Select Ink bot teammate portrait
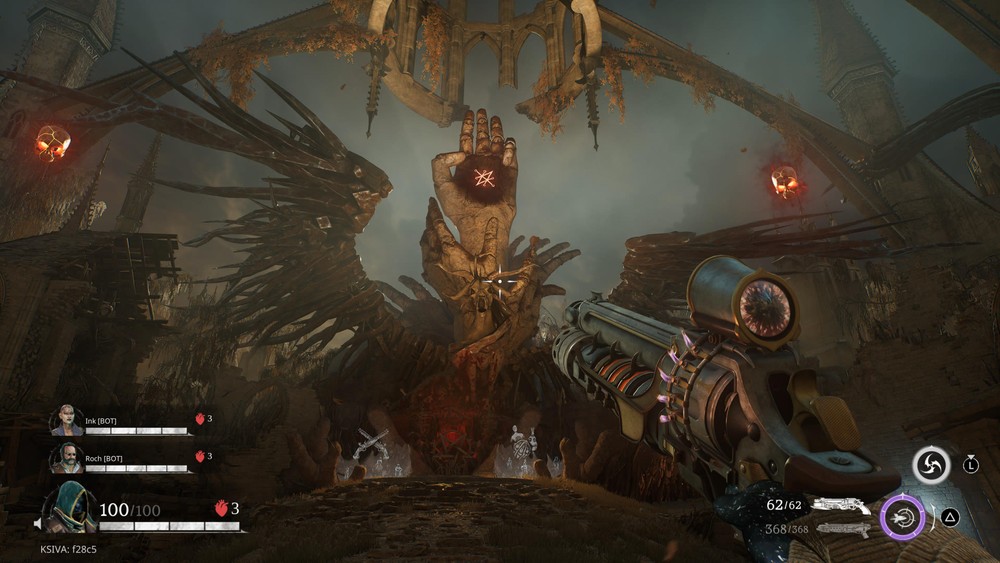Viewport: 1000px width, 563px height. coord(66,420)
